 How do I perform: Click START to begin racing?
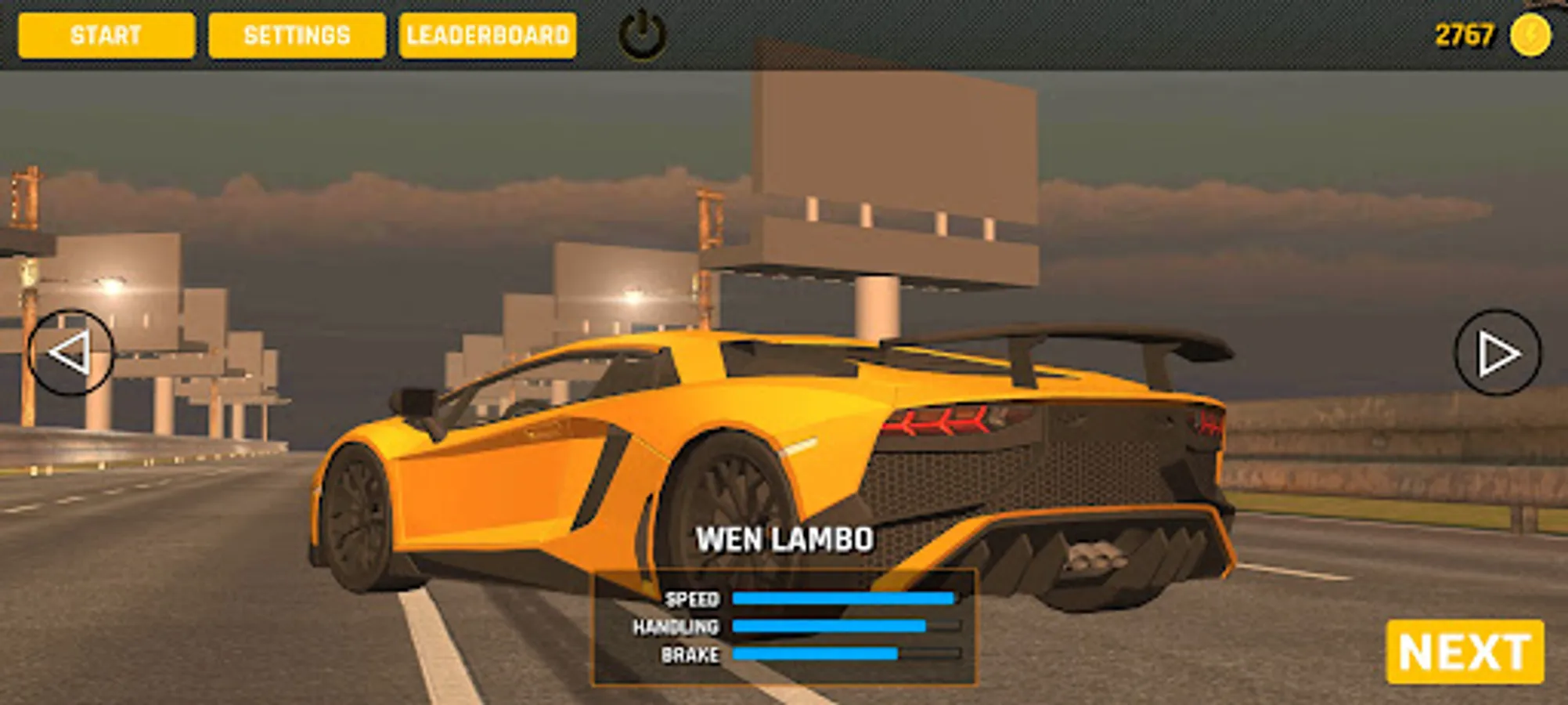106,34
